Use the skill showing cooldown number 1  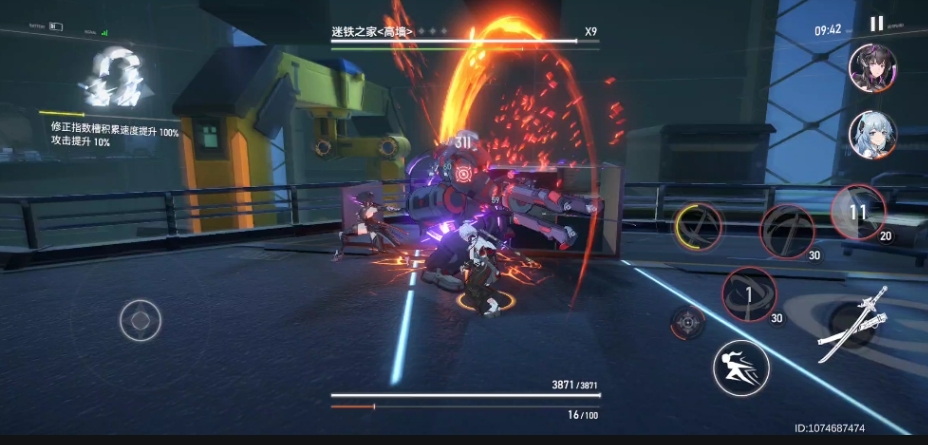point(748,294)
